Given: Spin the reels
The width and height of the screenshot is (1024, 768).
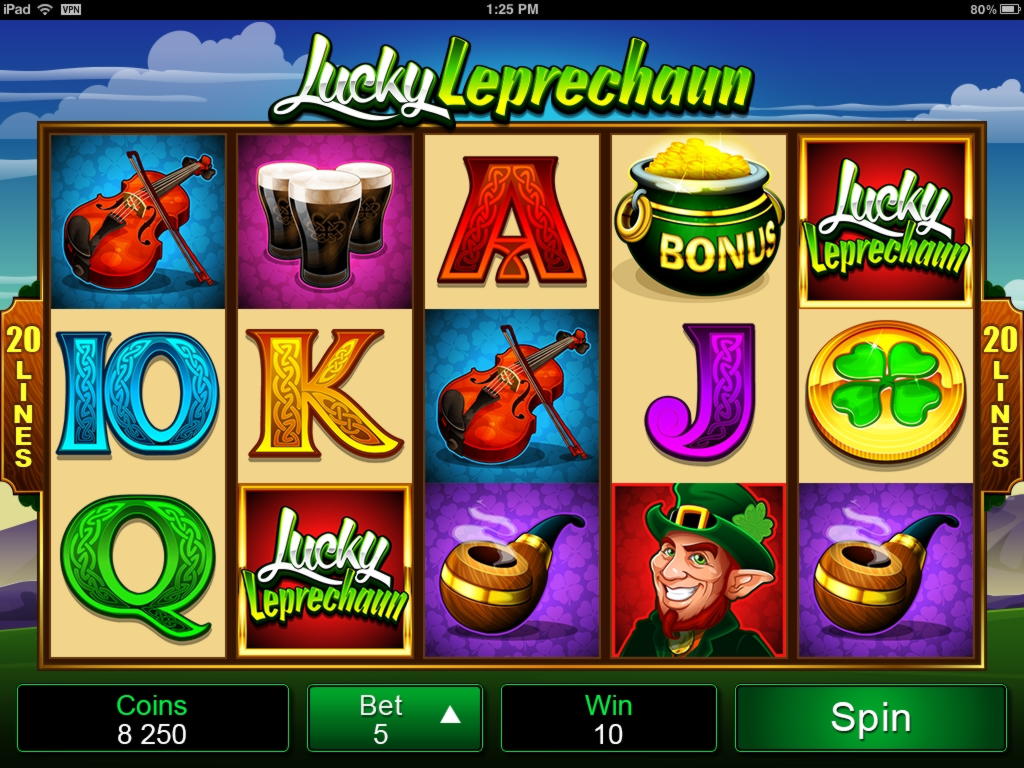Looking at the screenshot, I should (870, 718).
